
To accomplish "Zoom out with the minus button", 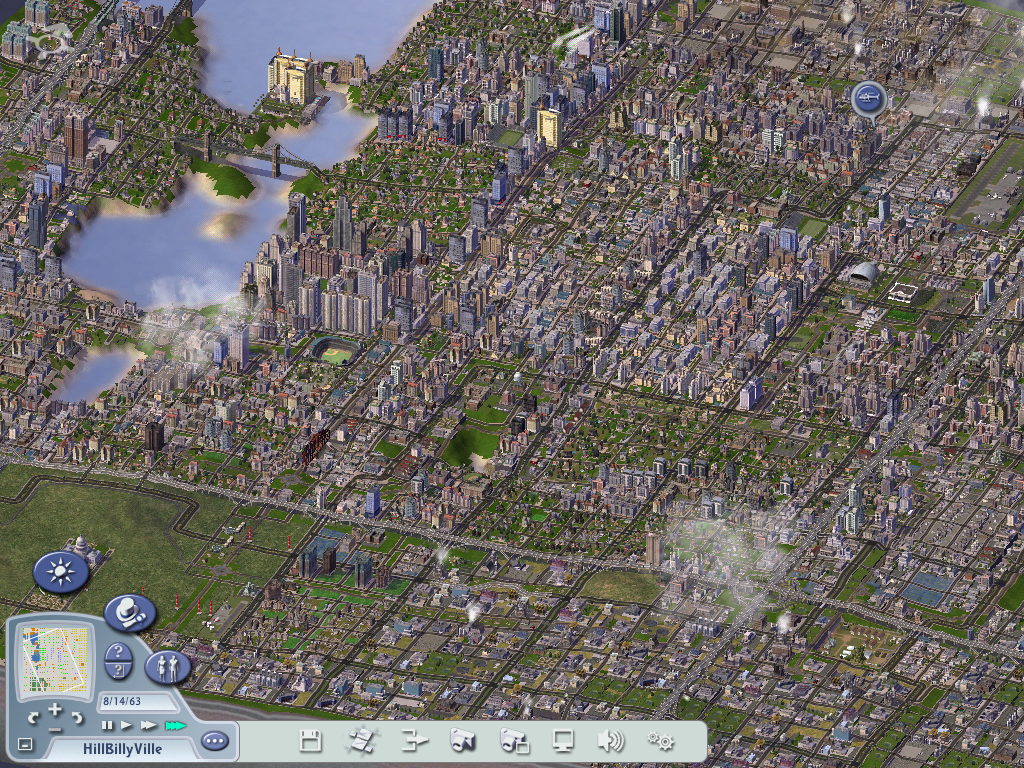I will point(56,730).
